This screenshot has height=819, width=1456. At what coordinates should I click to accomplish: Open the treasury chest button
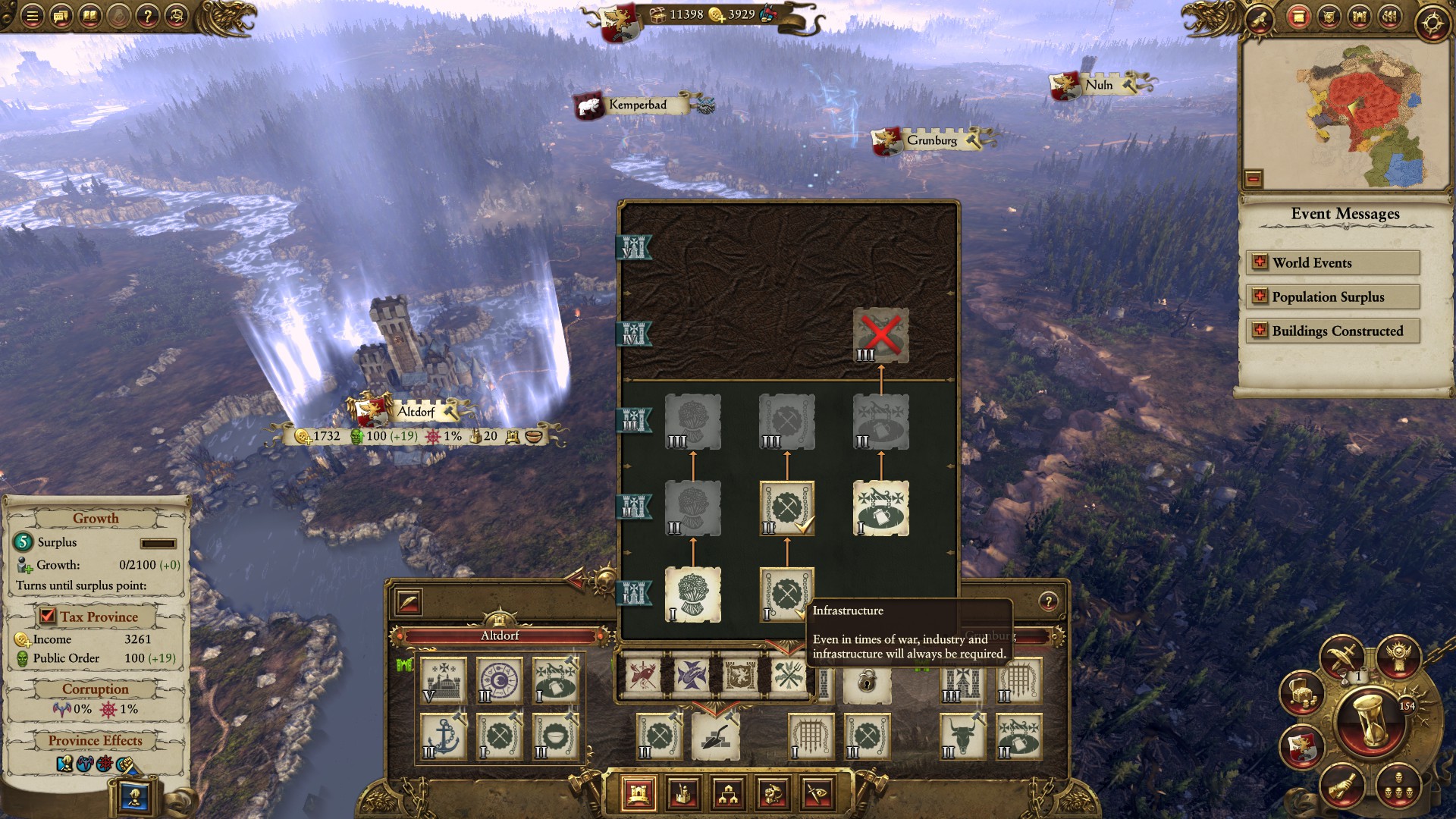click(1301, 692)
